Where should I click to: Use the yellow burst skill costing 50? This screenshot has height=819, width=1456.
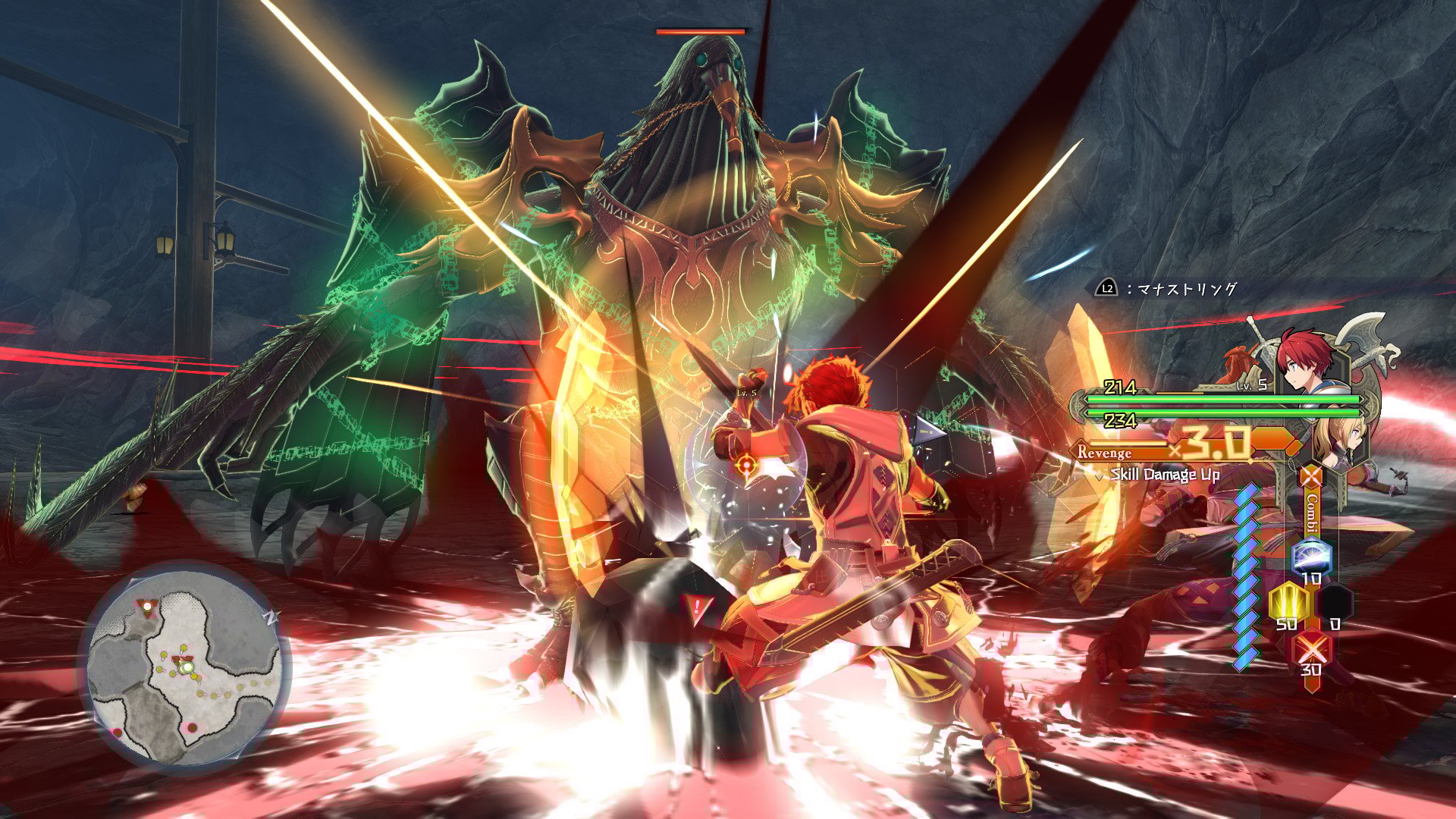point(1287,602)
